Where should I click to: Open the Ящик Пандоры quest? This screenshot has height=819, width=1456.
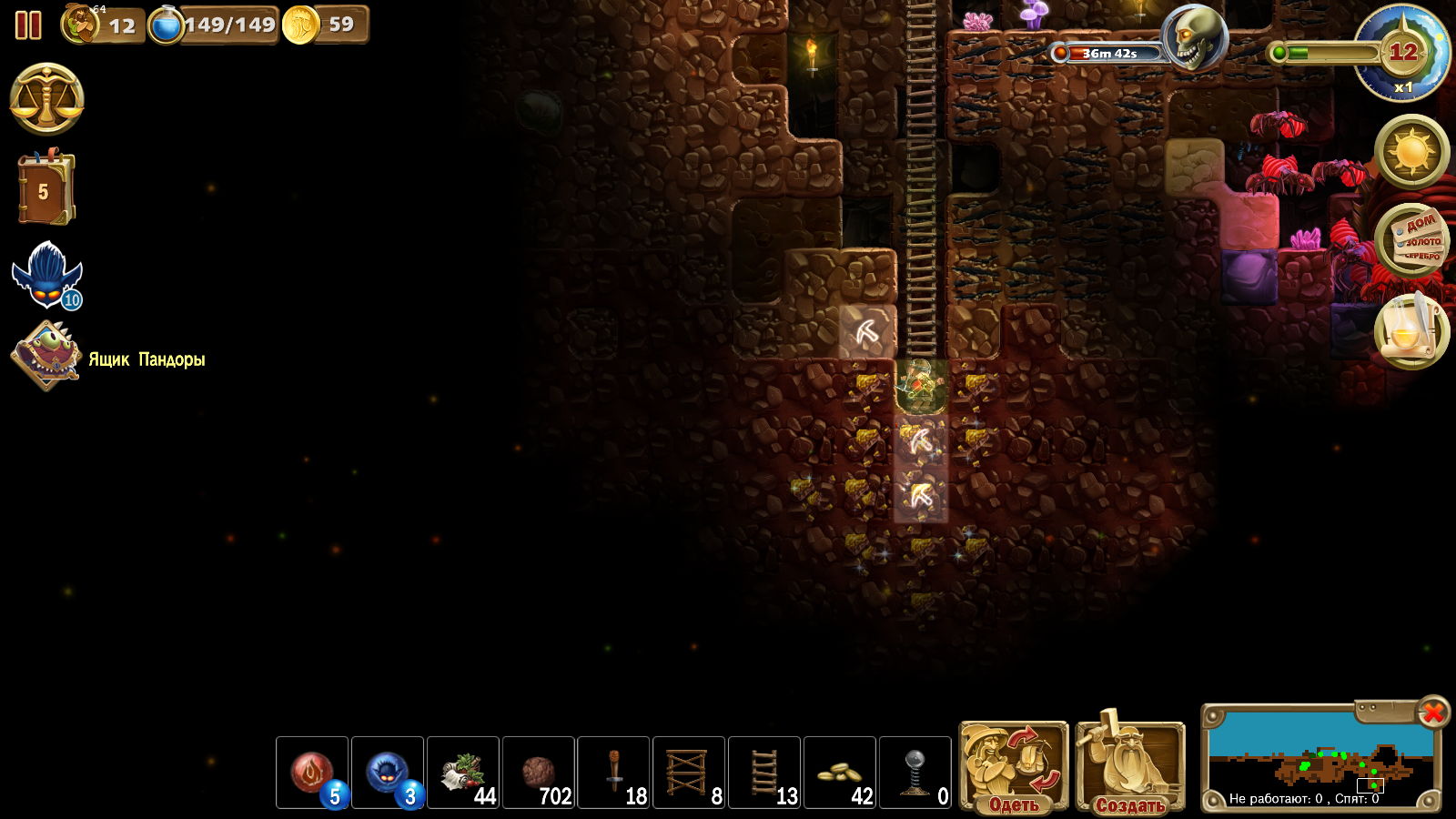pyautogui.click(x=45, y=357)
